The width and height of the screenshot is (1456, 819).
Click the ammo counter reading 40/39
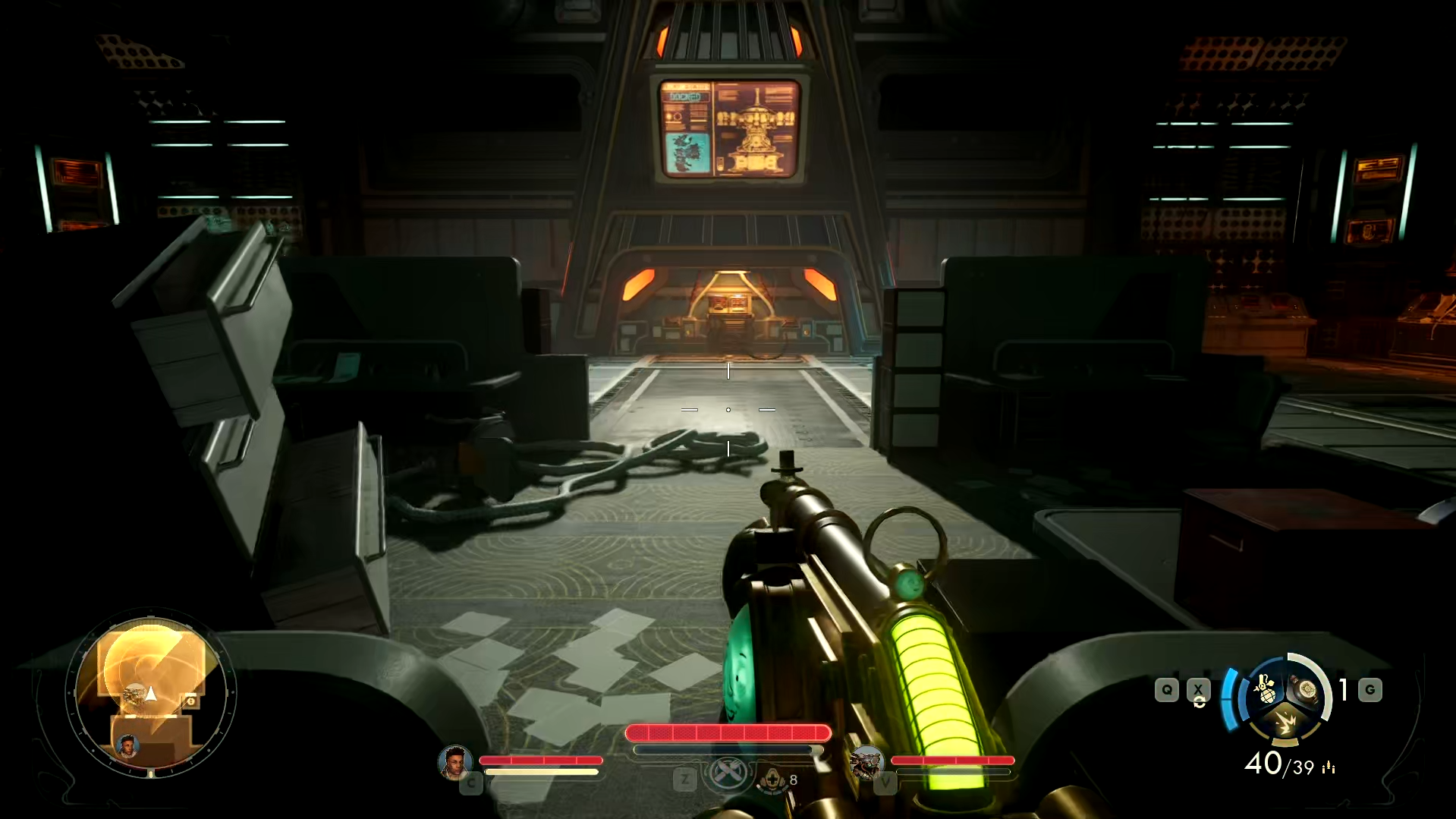pyautogui.click(x=1278, y=764)
